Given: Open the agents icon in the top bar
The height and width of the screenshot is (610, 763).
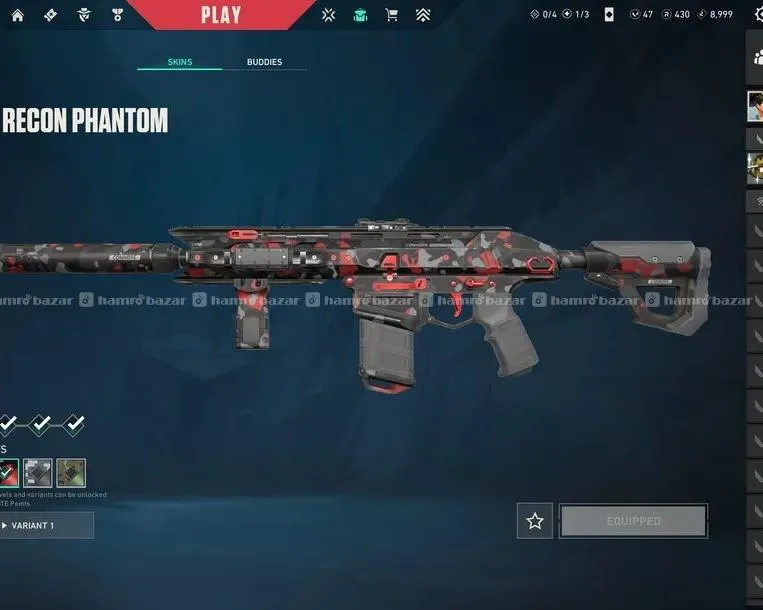Looking at the screenshot, I should [x=84, y=15].
